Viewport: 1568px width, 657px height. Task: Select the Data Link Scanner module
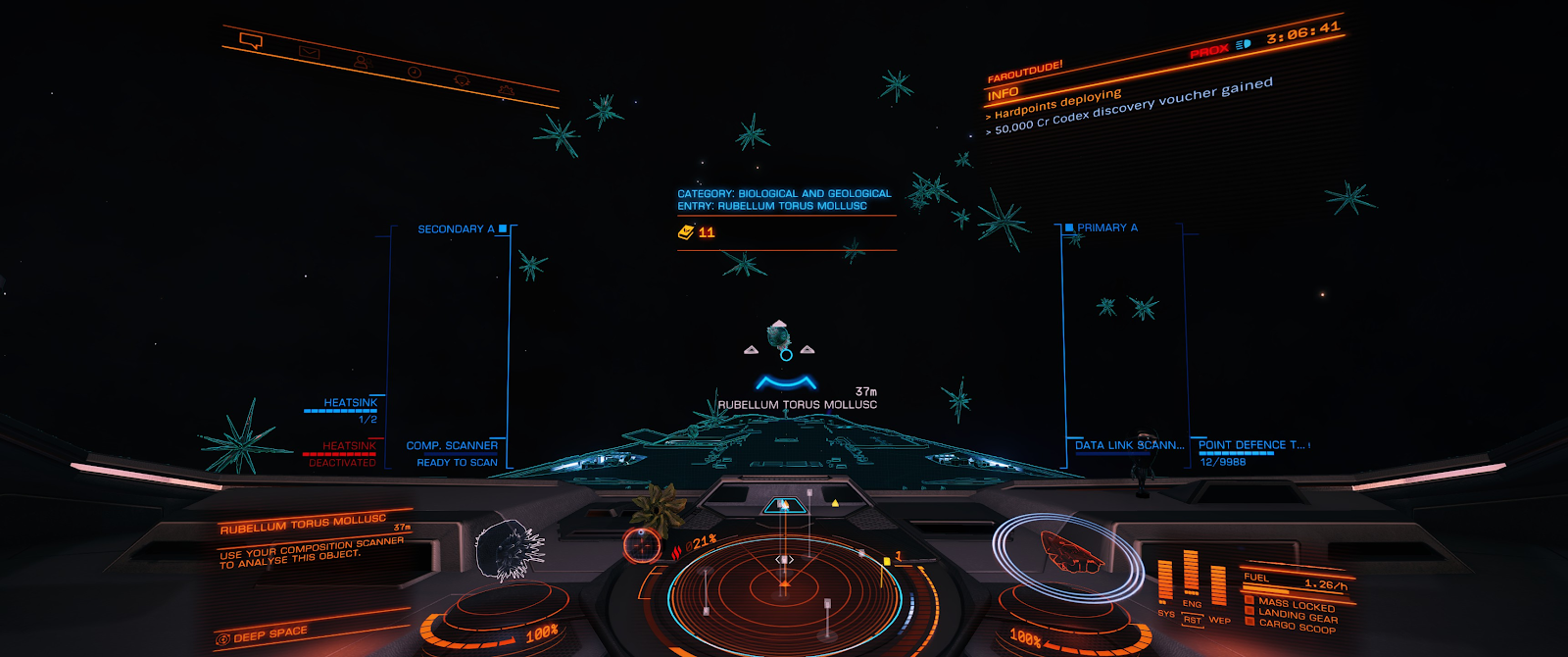pyautogui.click(x=1128, y=445)
